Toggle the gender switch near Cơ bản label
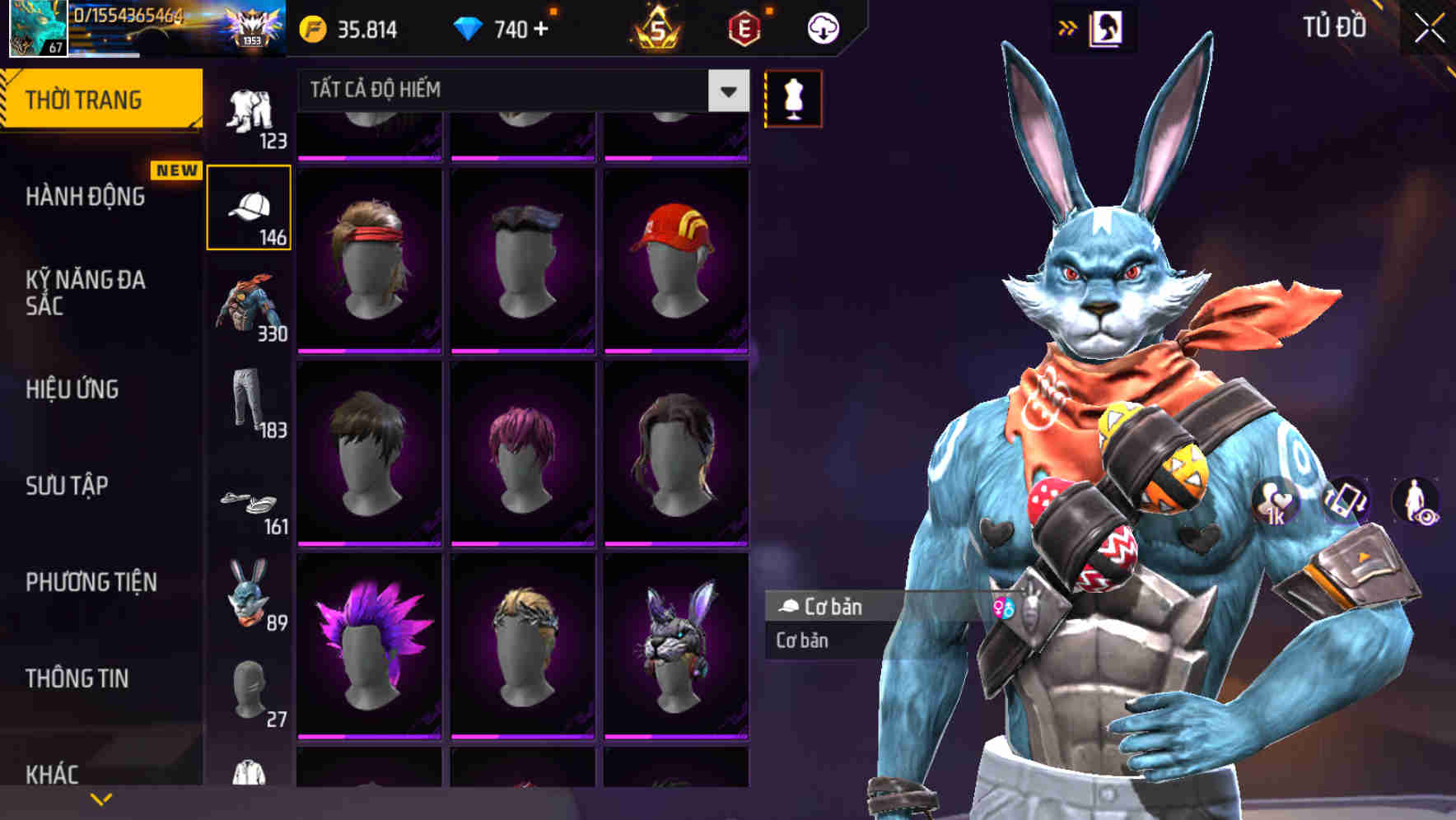The image size is (1456, 820). click(1001, 608)
